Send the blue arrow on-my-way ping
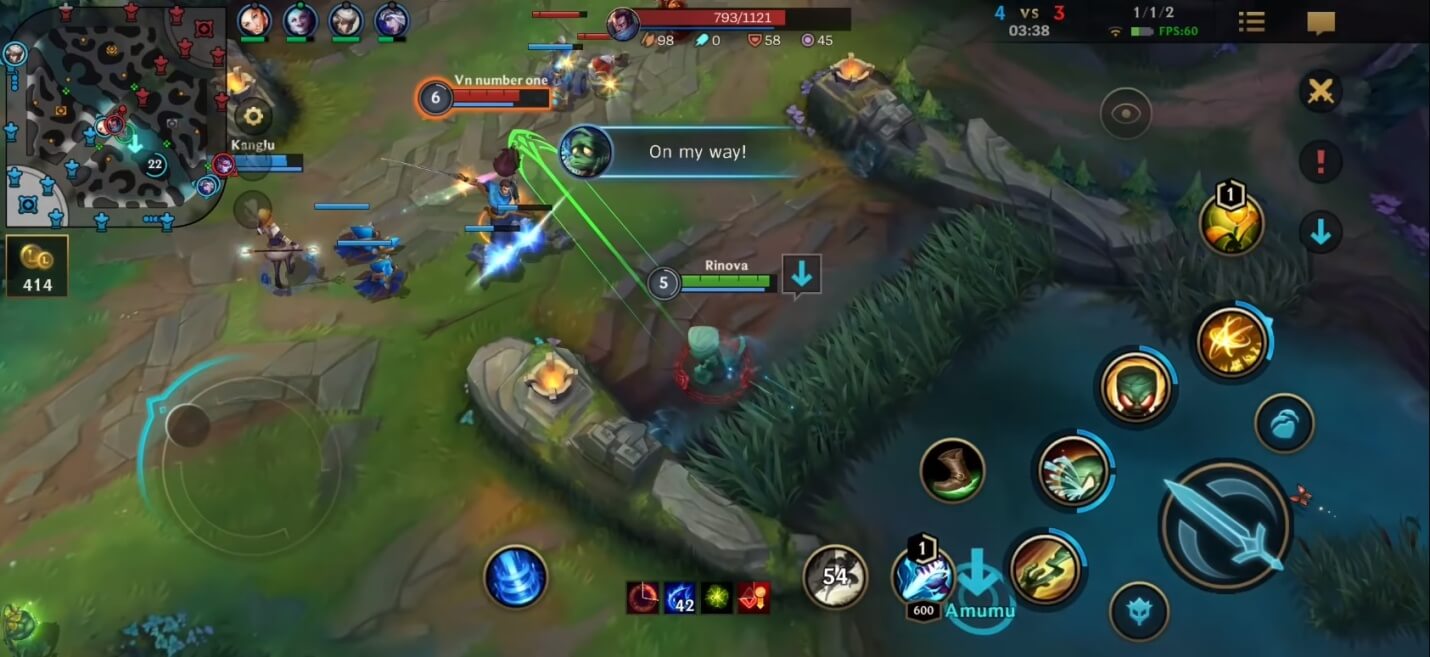Image resolution: width=1430 pixels, height=657 pixels. (1320, 232)
